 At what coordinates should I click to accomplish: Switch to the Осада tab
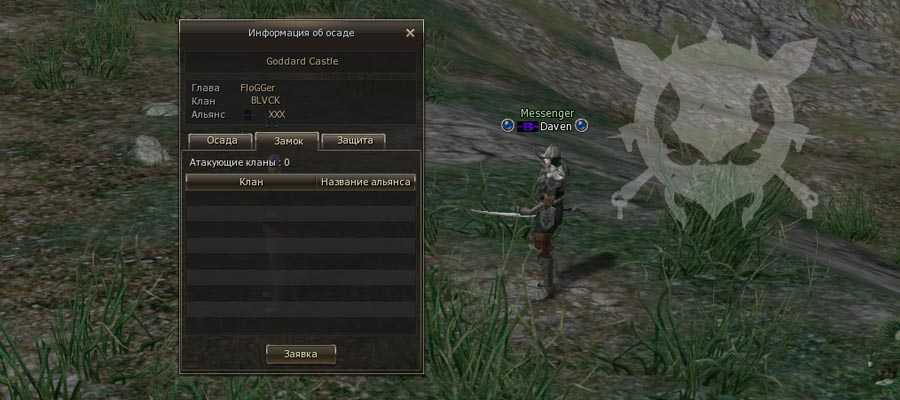[221, 141]
